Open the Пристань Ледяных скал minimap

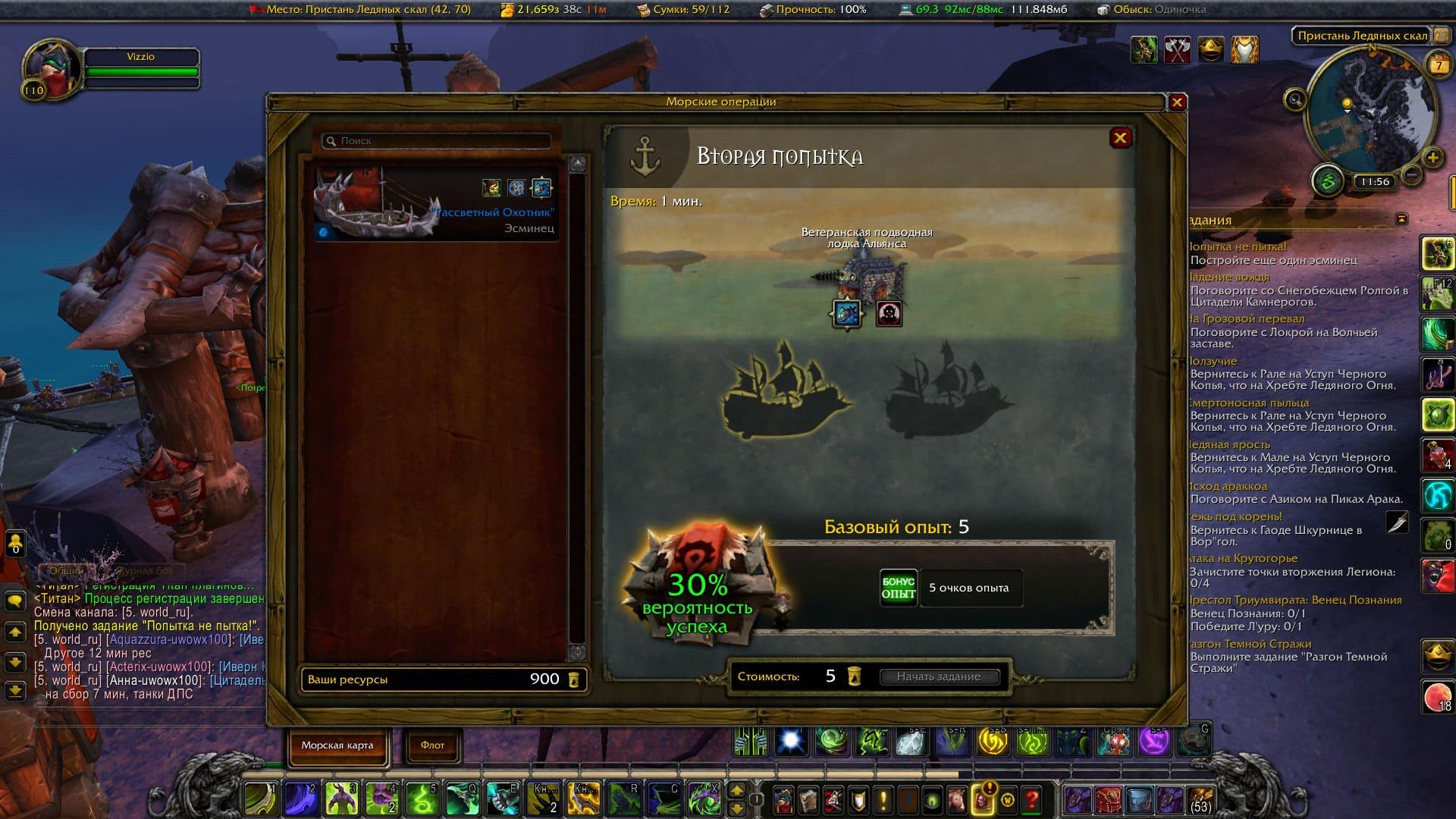point(1371,114)
